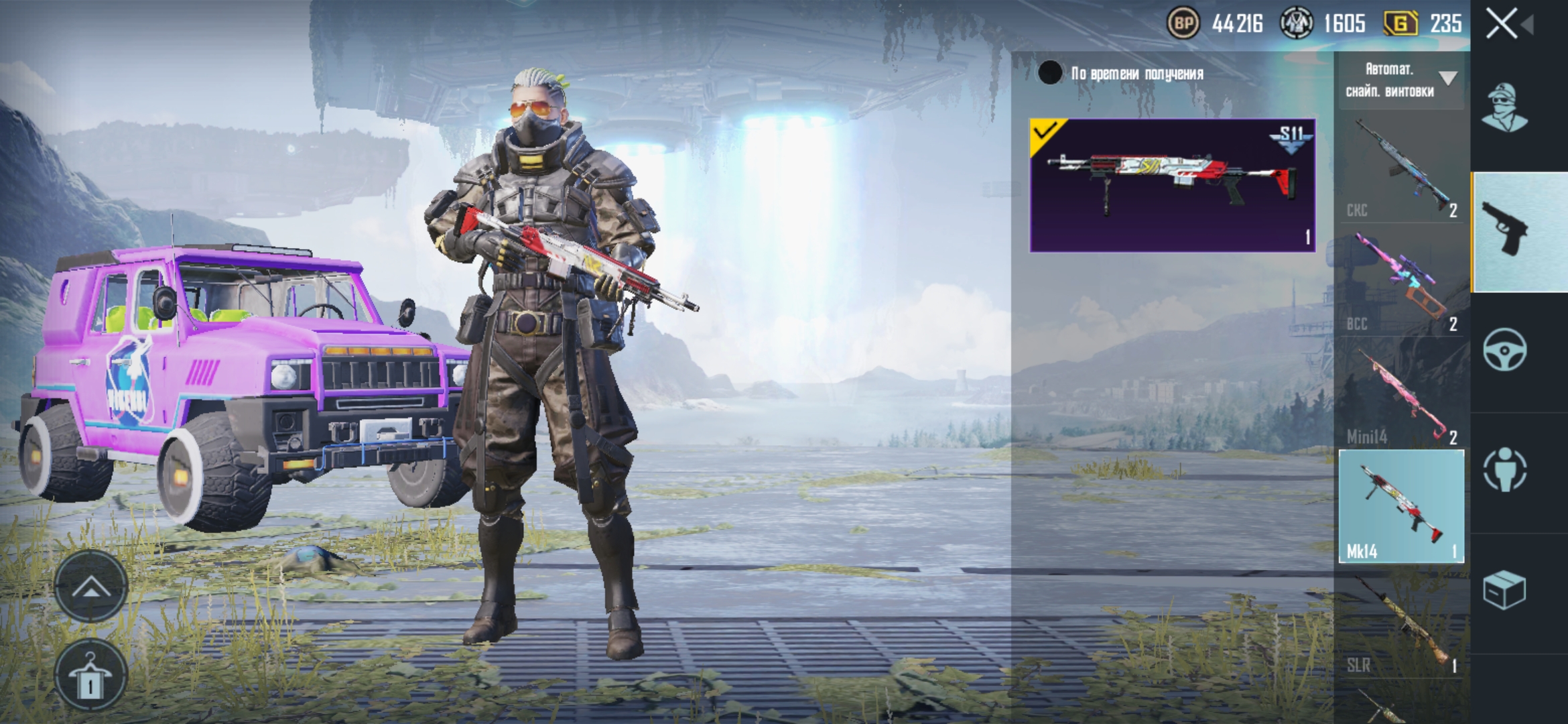The height and width of the screenshot is (724, 1568).
Task: Select the S11 Mk14 skin card
Action: click(x=1172, y=185)
